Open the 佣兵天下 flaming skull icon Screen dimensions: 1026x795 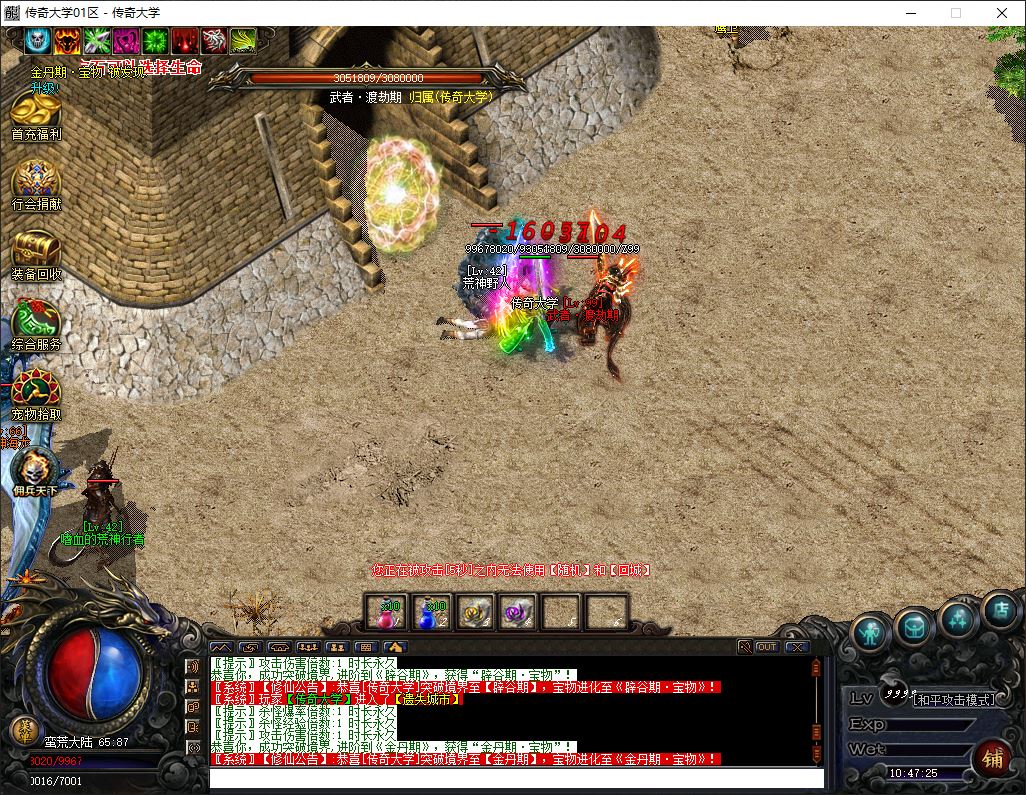(x=36, y=470)
